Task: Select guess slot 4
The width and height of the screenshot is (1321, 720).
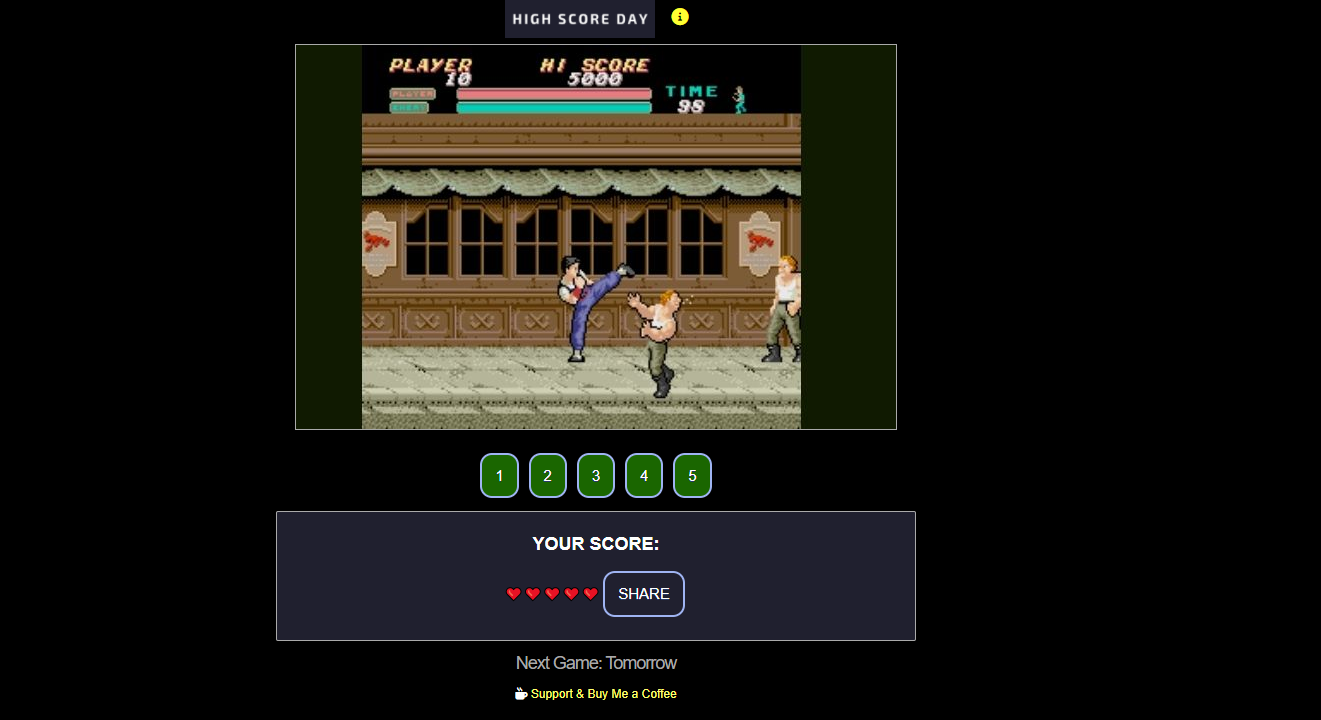Action: (x=643, y=475)
